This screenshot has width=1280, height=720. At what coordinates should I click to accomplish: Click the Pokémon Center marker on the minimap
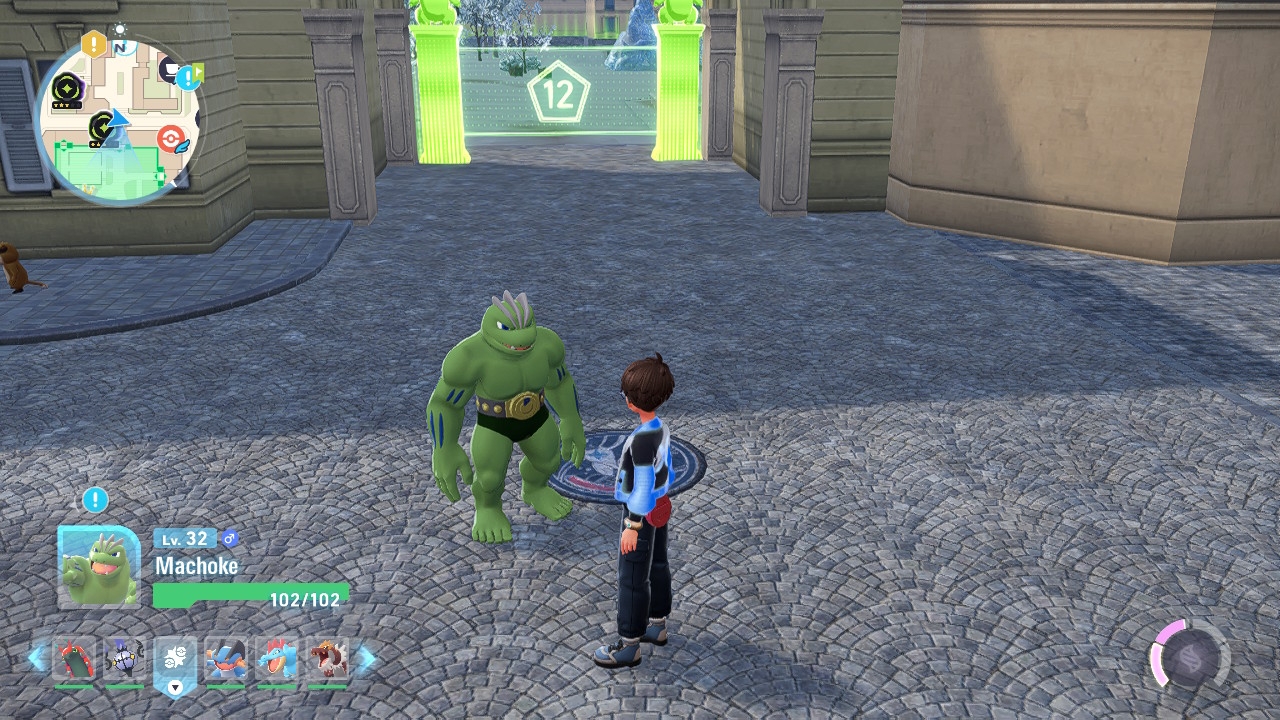pos(172,137)
